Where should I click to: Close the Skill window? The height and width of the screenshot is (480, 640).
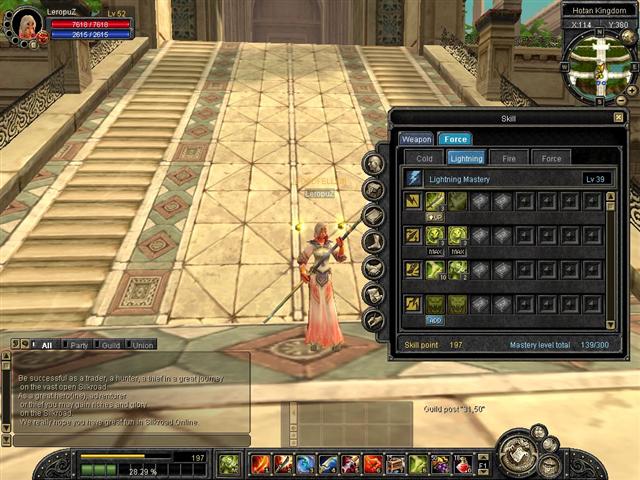click(x=618, y=118)
